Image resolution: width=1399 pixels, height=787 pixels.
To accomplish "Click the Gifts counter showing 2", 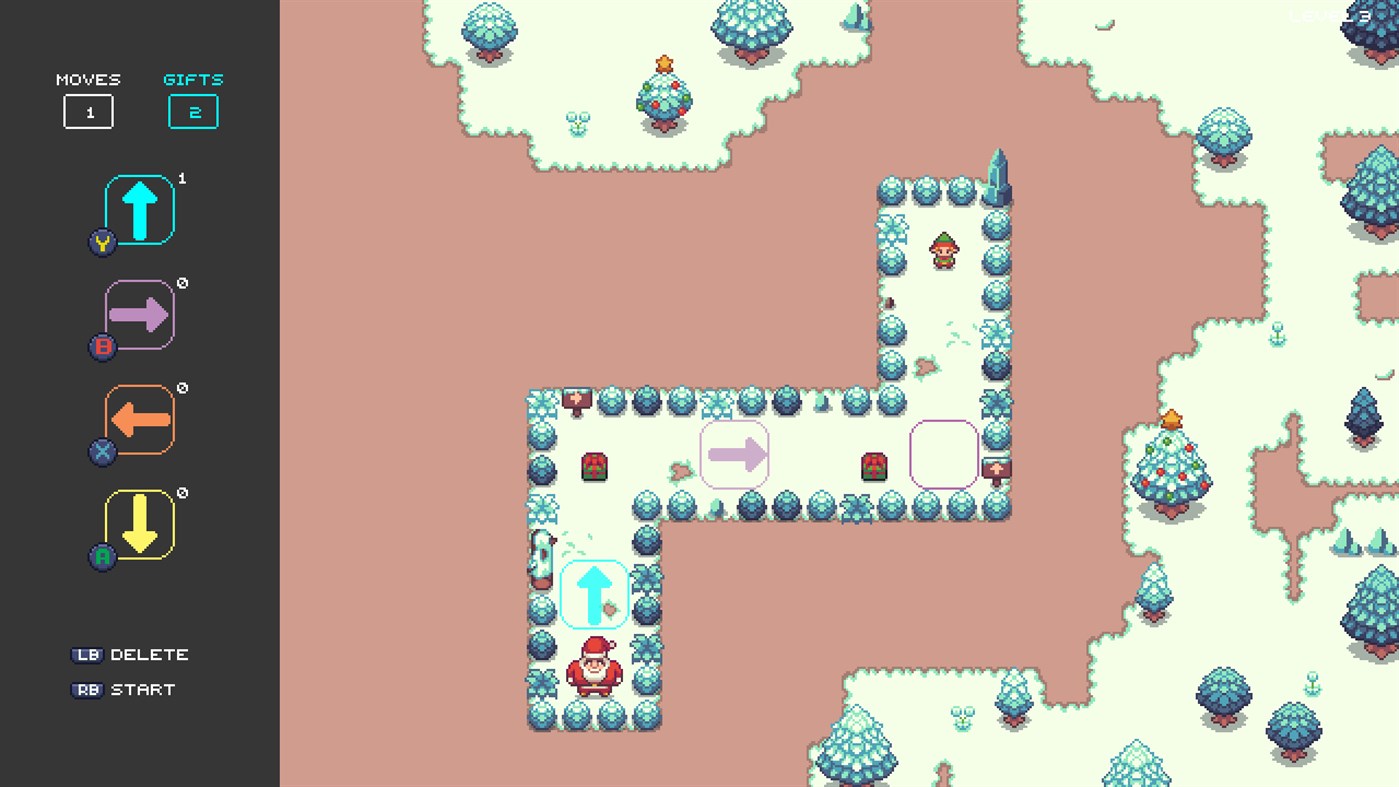I will click(193, 112).
